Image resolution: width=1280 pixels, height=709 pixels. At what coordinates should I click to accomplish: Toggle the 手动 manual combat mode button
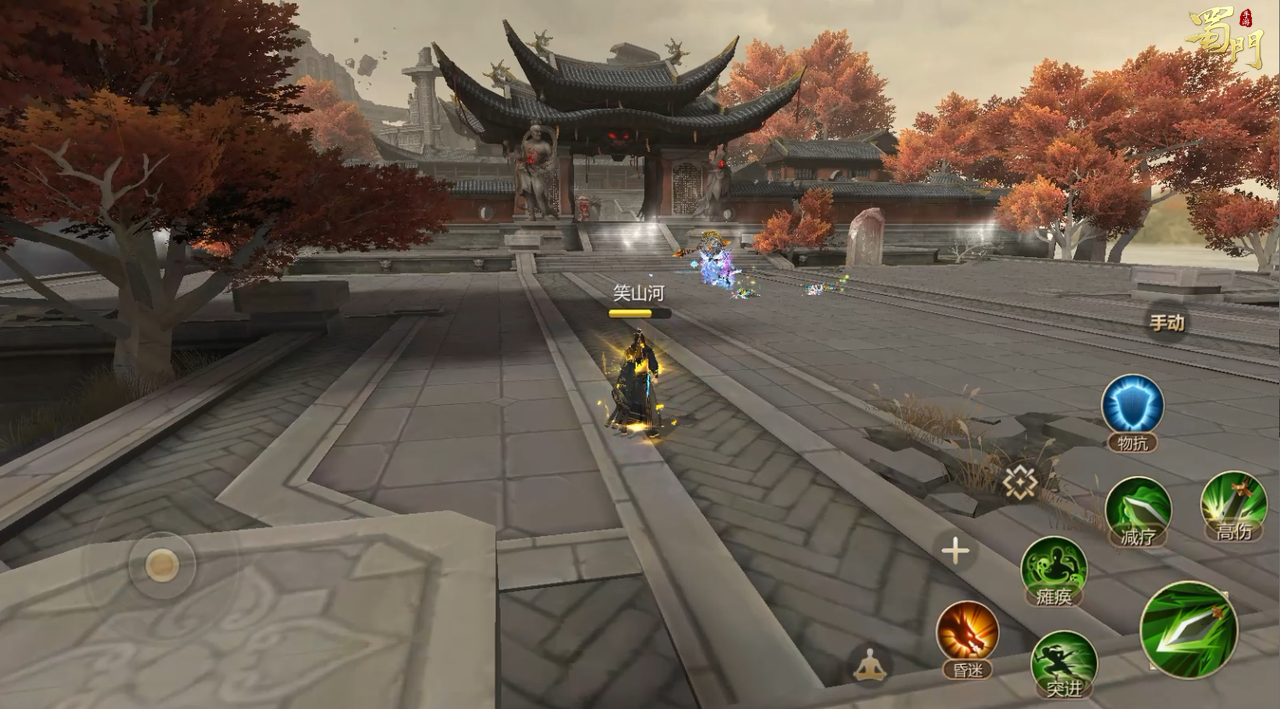tap(1166, 323)
